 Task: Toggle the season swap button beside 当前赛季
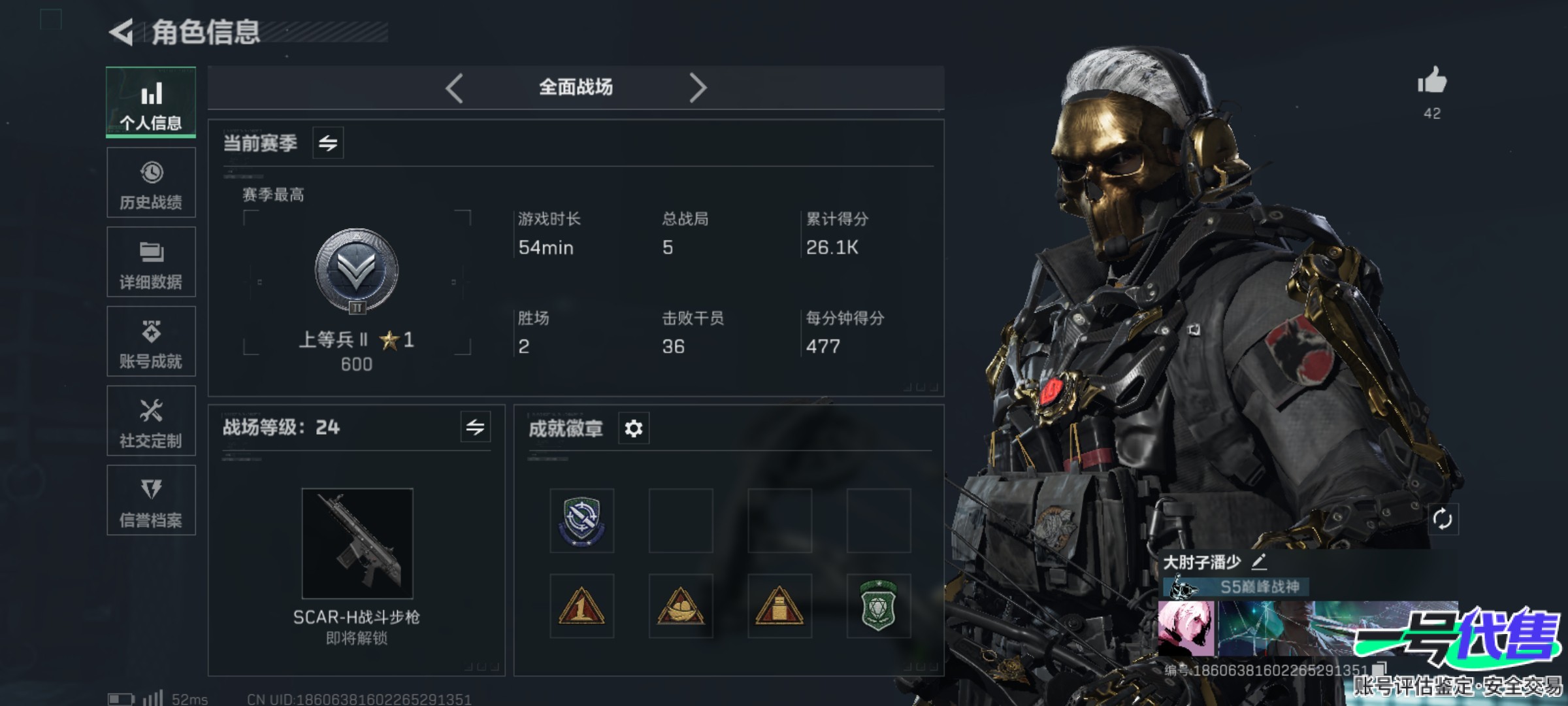point(328,143)
